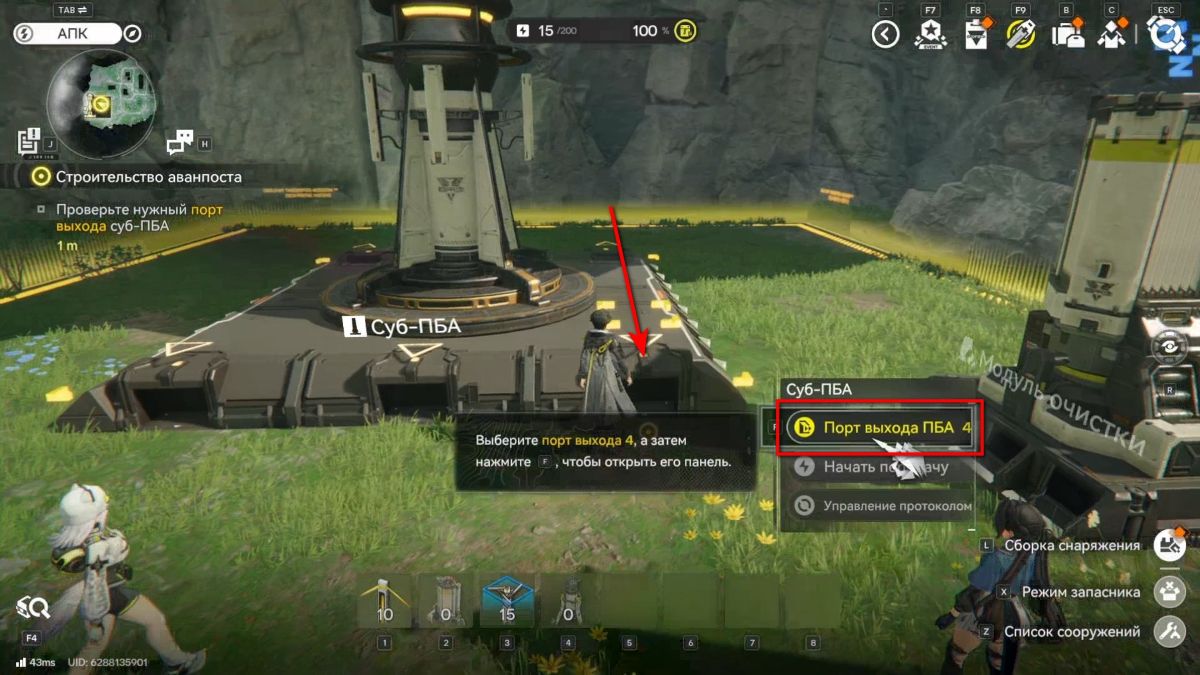Open the chat speech bubbles icon
This screenshot has width=1200, height=675.
[180, 142]
